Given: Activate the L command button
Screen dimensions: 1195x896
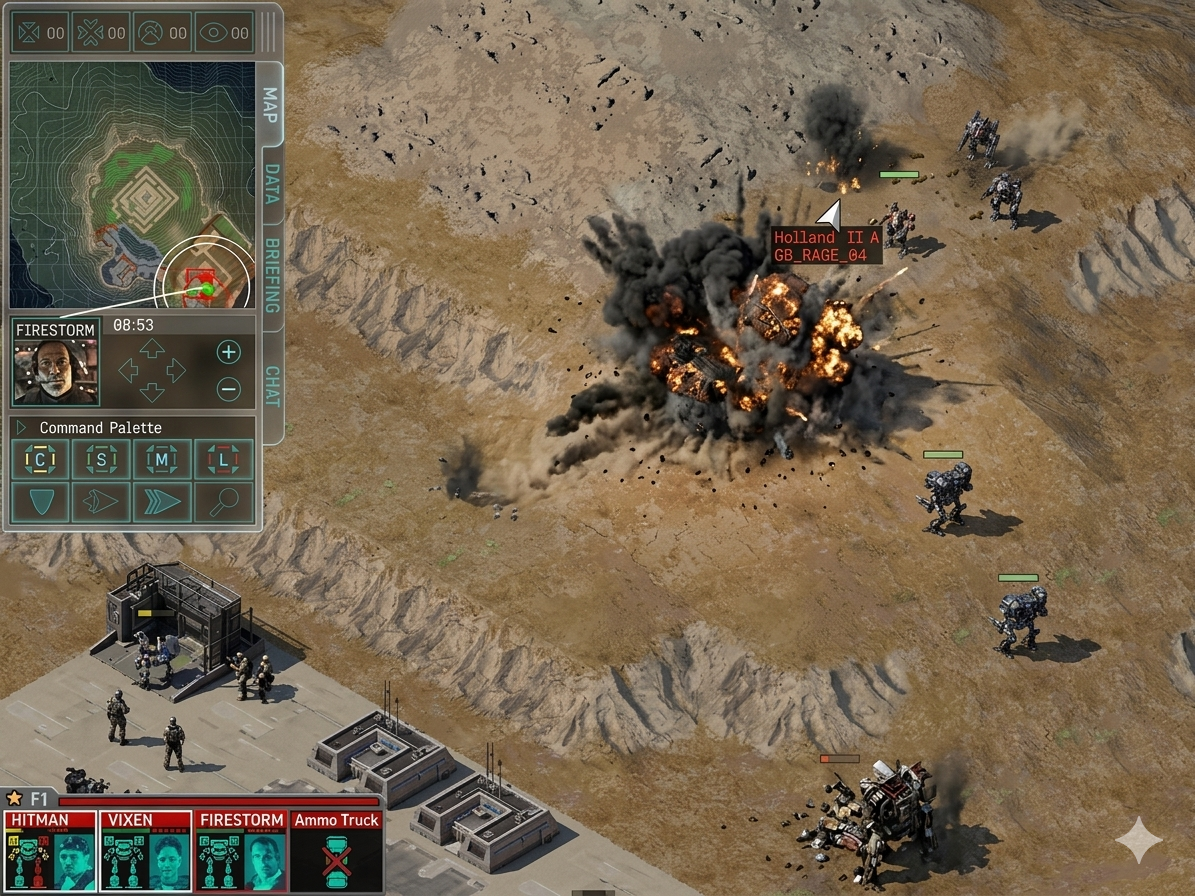Looking at the screenshot, I should pyautogui.click(x=223, y=460).
